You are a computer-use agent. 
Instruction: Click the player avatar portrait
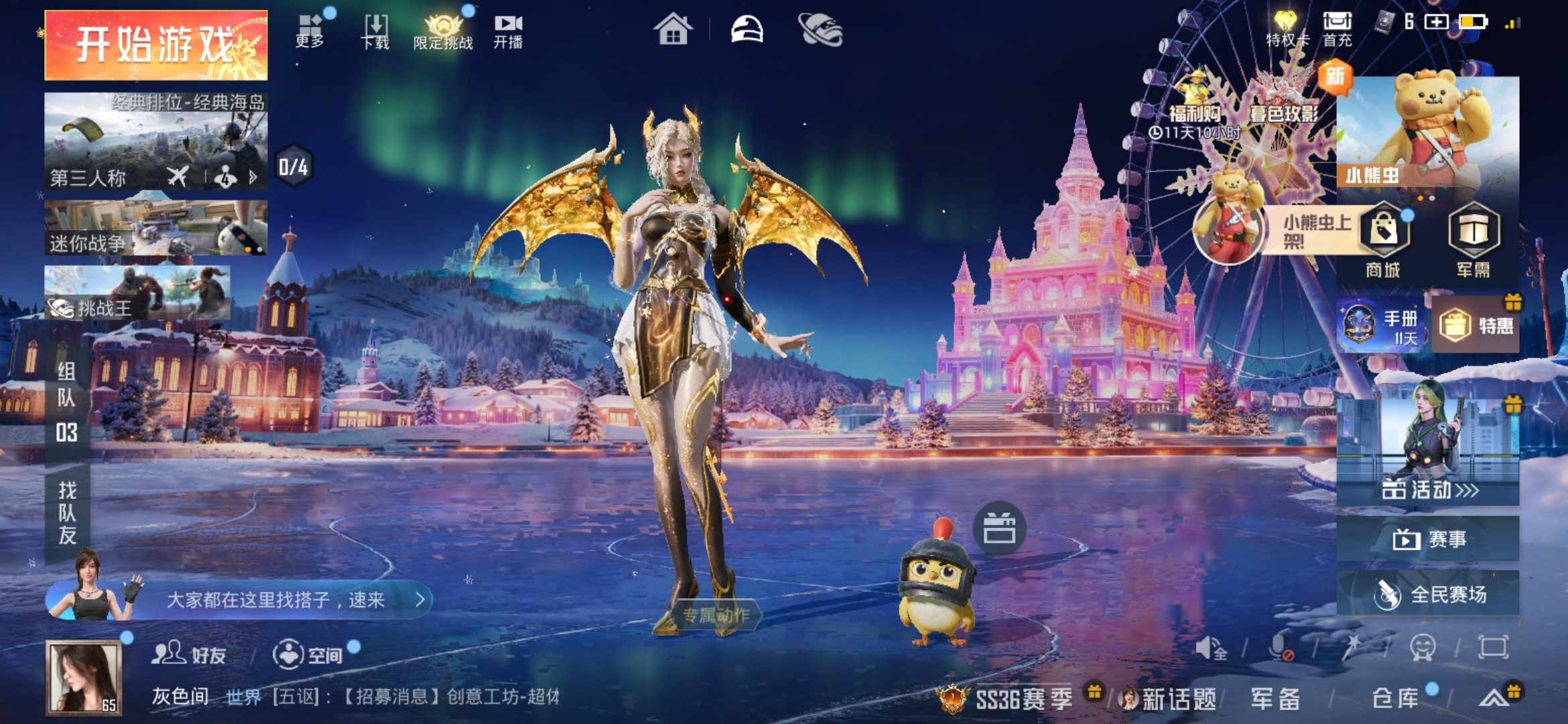click(84, 677)
